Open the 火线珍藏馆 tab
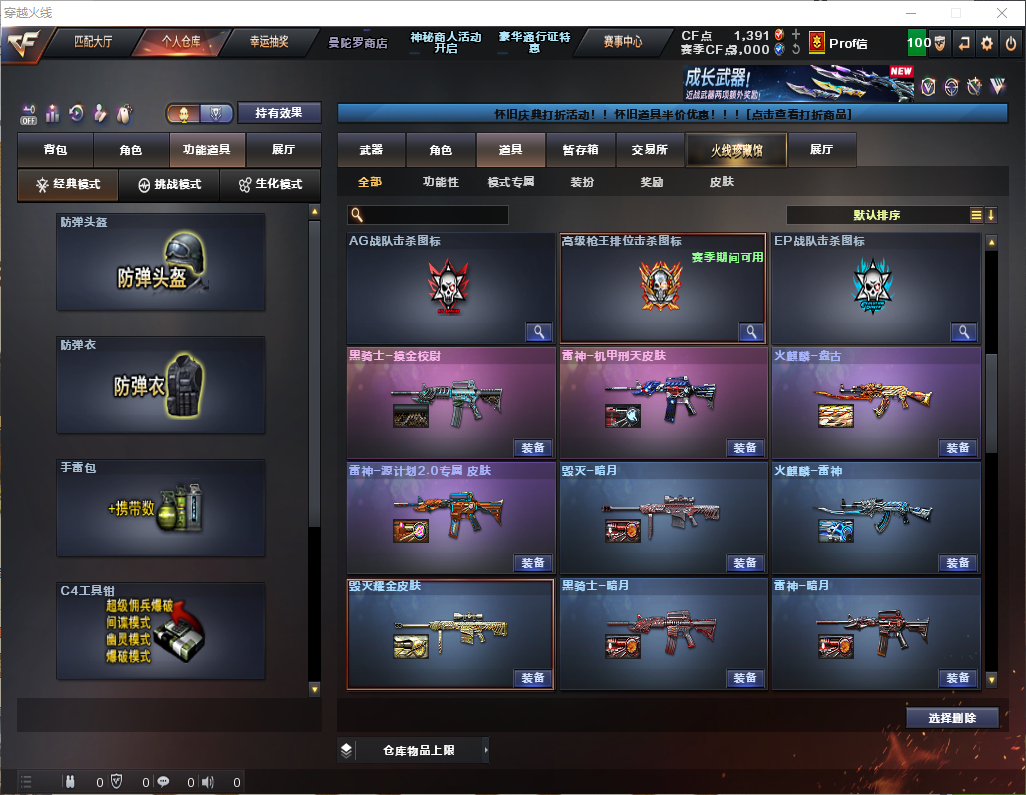Image resolution: width=1026 pixels, height=795 pixels. pos(736,150)
